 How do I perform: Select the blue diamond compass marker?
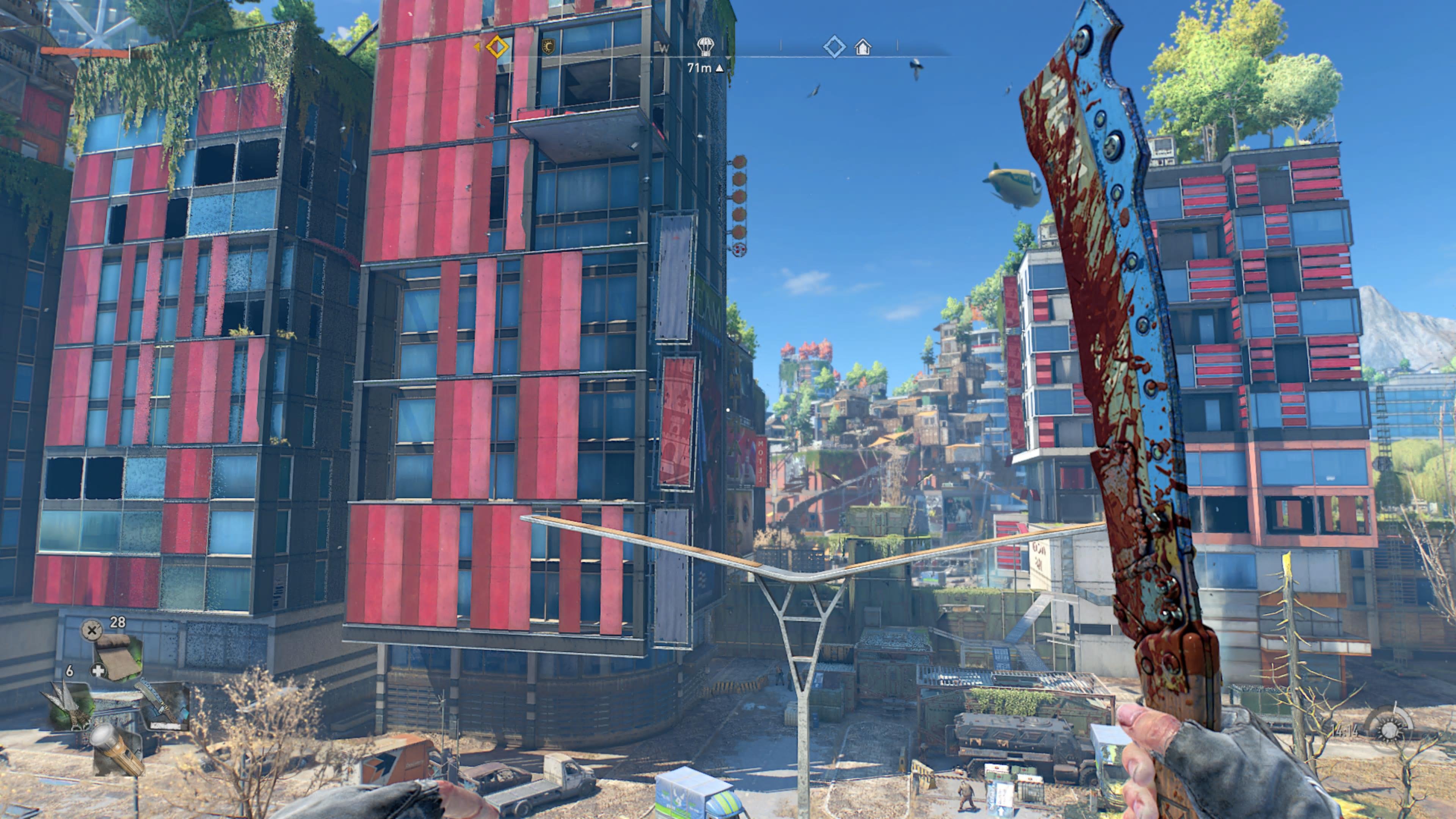pos(834,46)
